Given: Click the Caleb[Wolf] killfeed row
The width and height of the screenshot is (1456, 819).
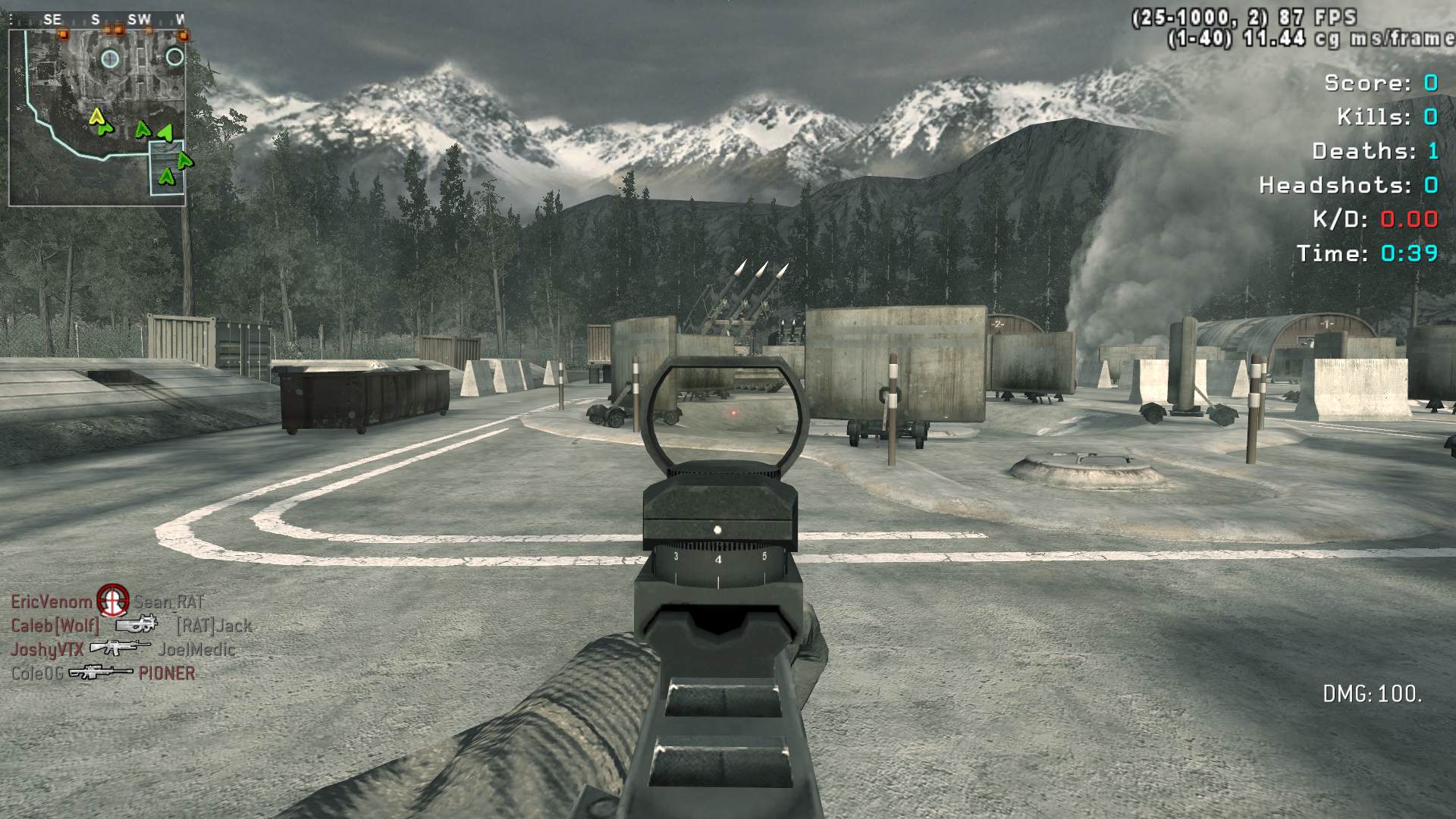Looking at the screenshot, I should [130, 626].
